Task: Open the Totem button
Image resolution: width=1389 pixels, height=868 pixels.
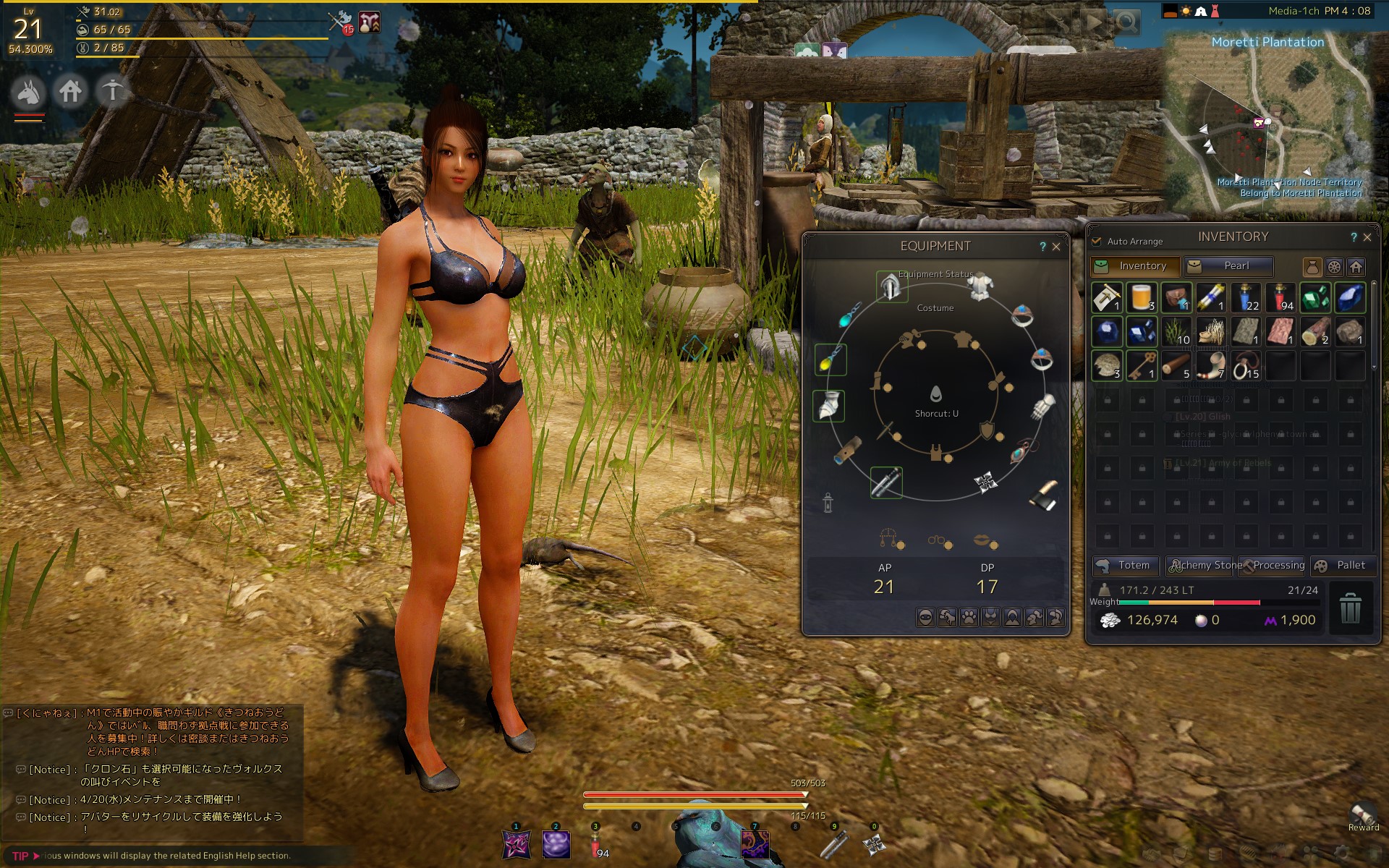Action: [x=1125, y=566]
